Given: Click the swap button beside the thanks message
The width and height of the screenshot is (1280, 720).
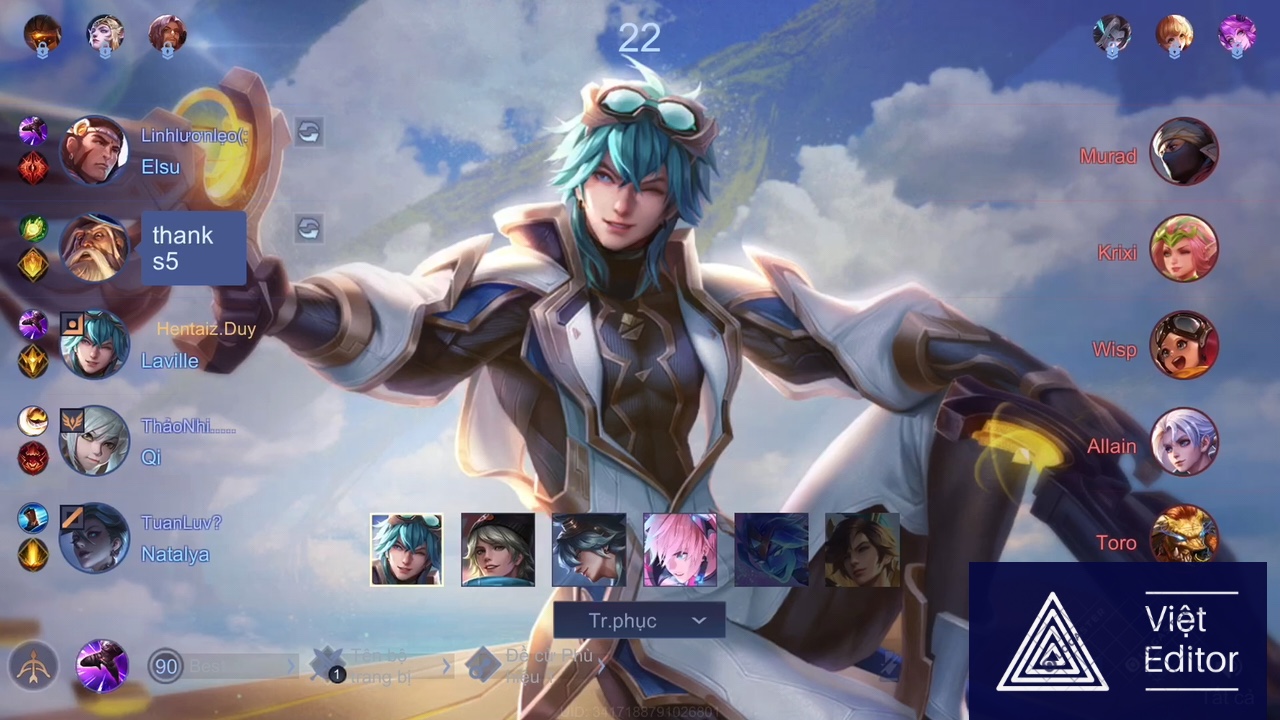Looking at the screenshot, I should point(308,229).
